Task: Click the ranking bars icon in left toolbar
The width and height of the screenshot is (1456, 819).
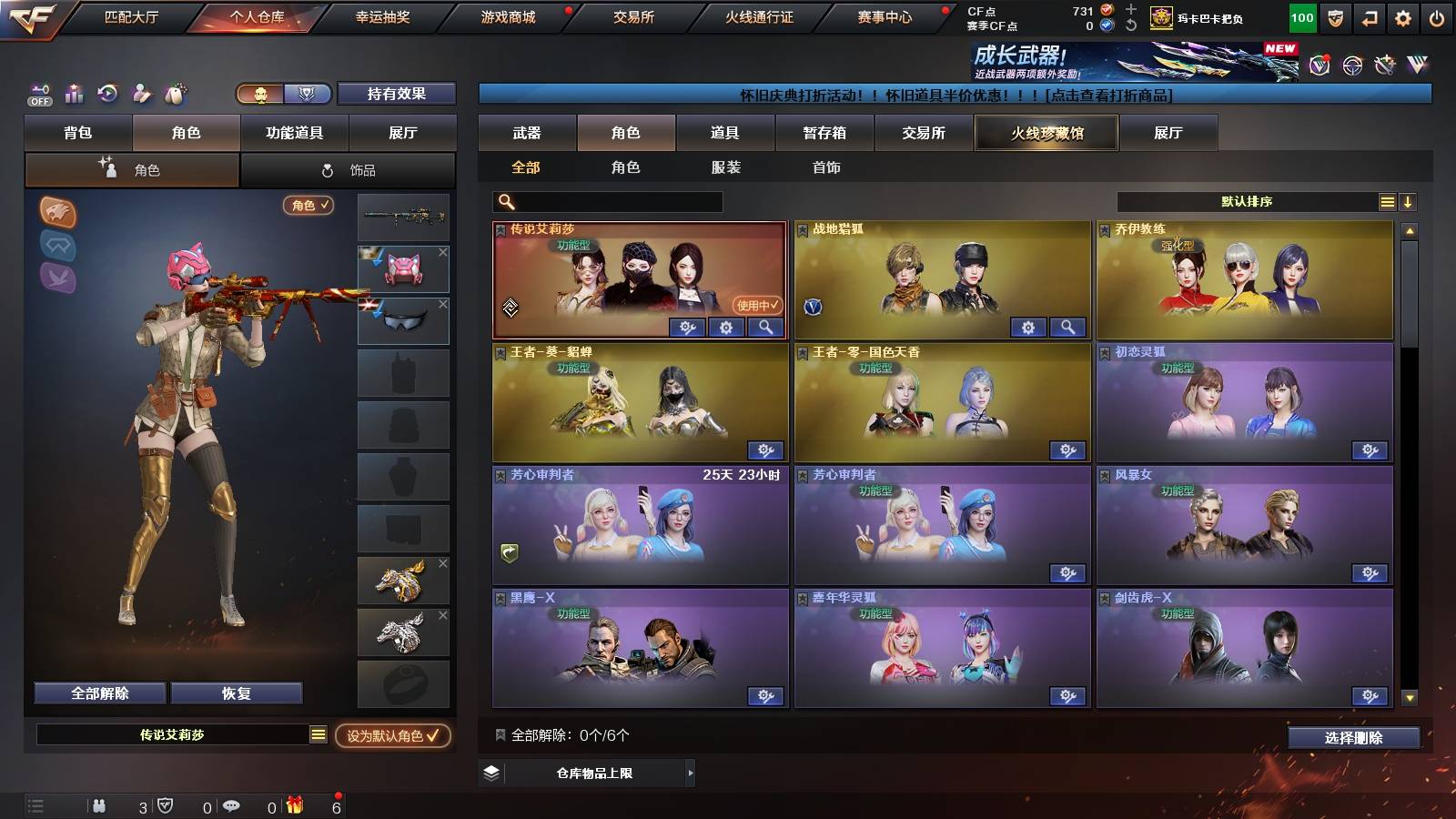Action: click(74, 94)
